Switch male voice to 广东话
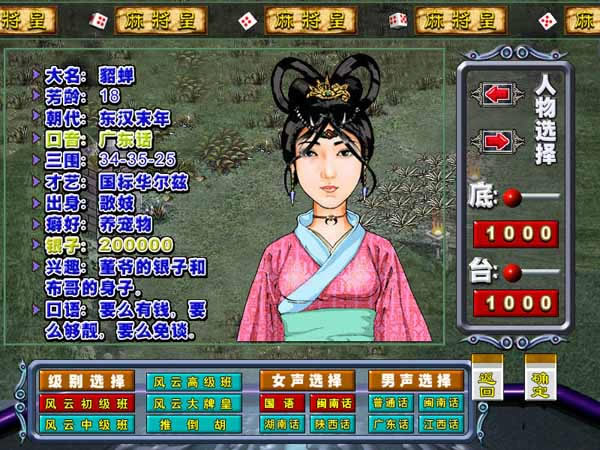 [x=388, y=424]
